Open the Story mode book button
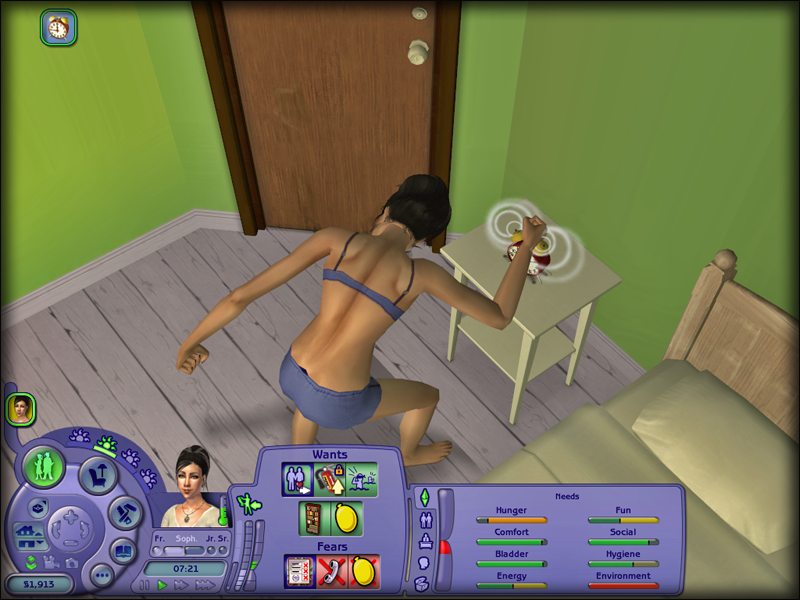The image size is (800, 600). click(123, 551)
